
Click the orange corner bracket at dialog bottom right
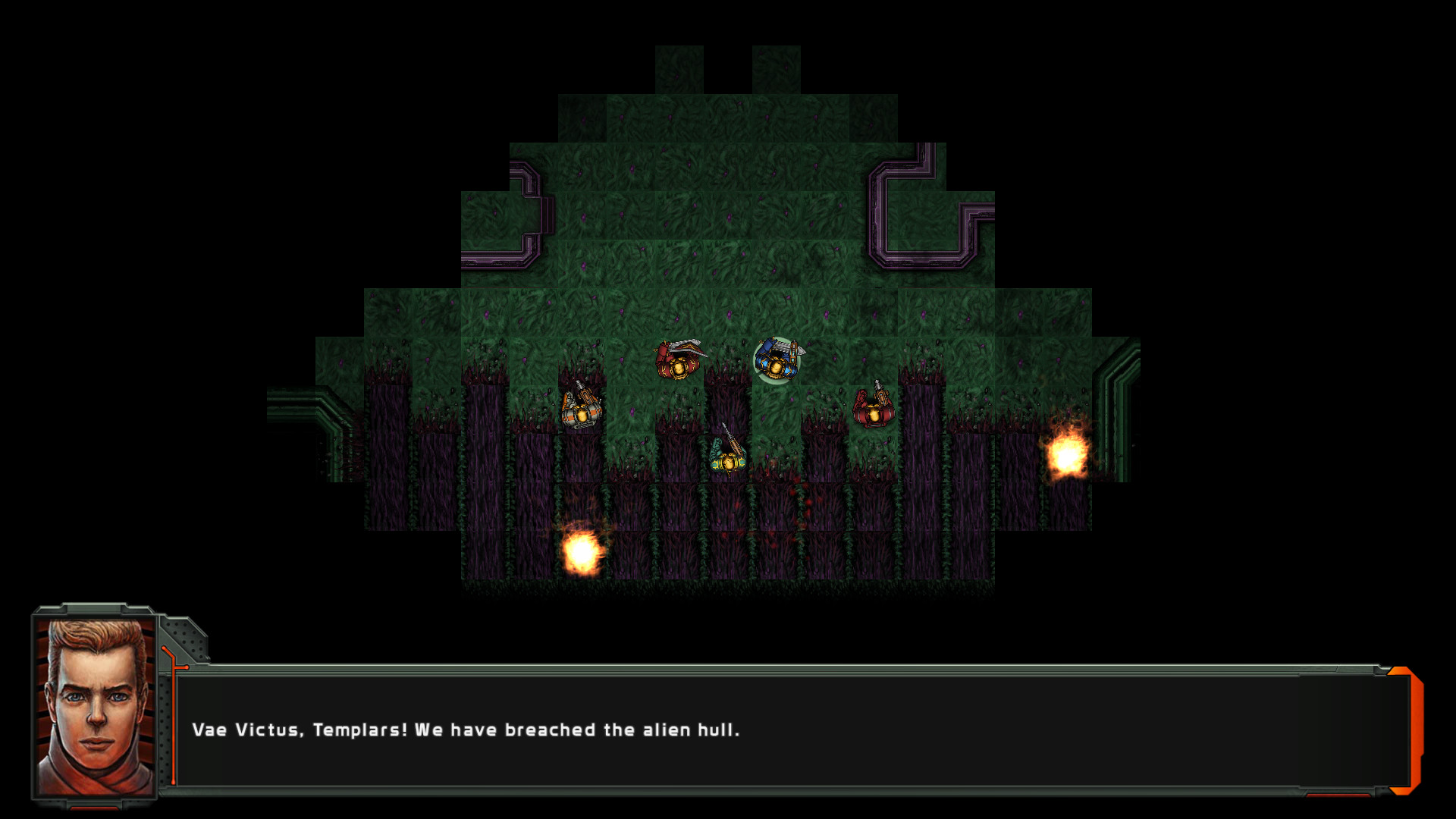click(1403, 791)
